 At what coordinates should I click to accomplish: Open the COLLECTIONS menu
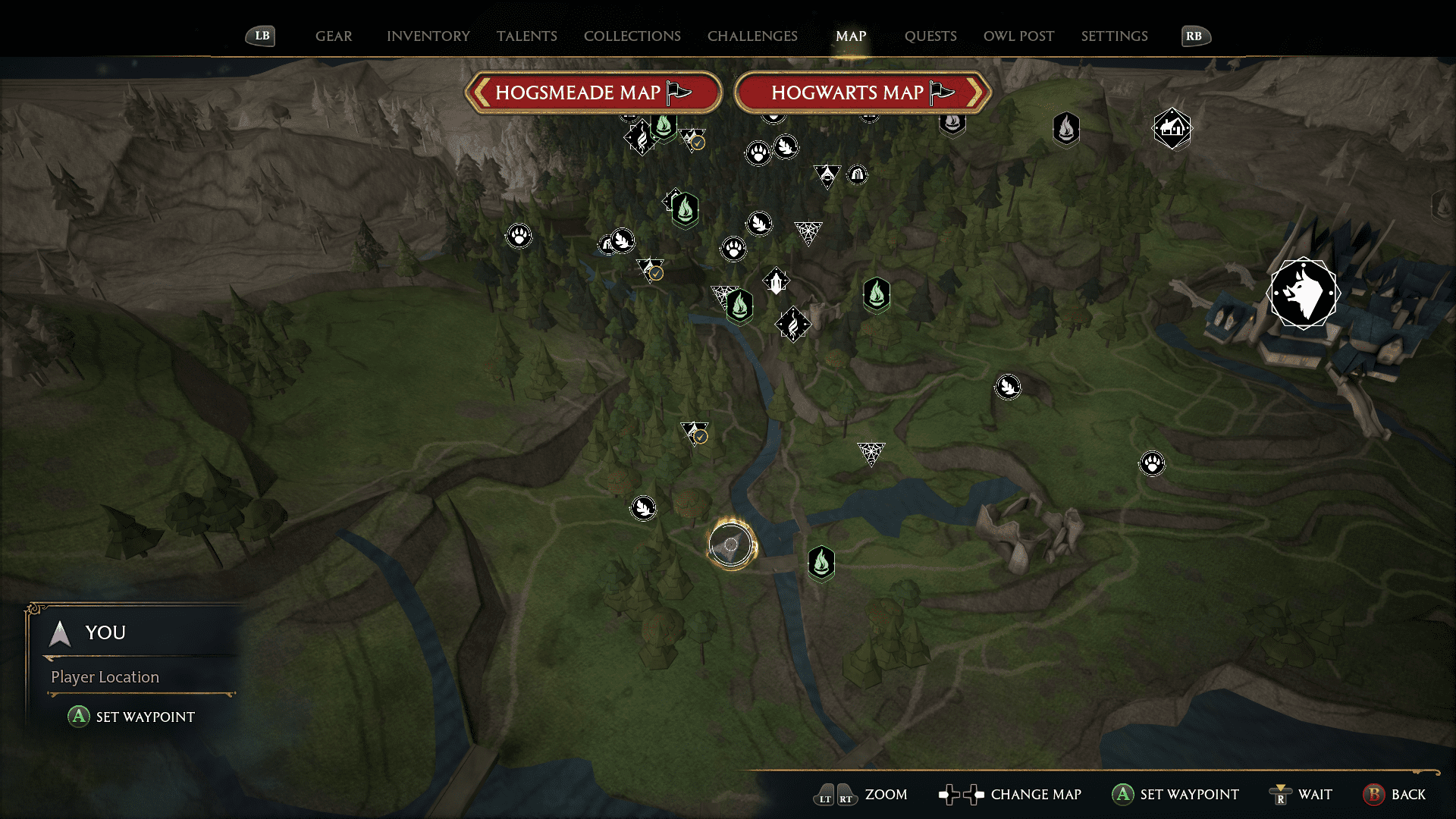pos(632,36)
